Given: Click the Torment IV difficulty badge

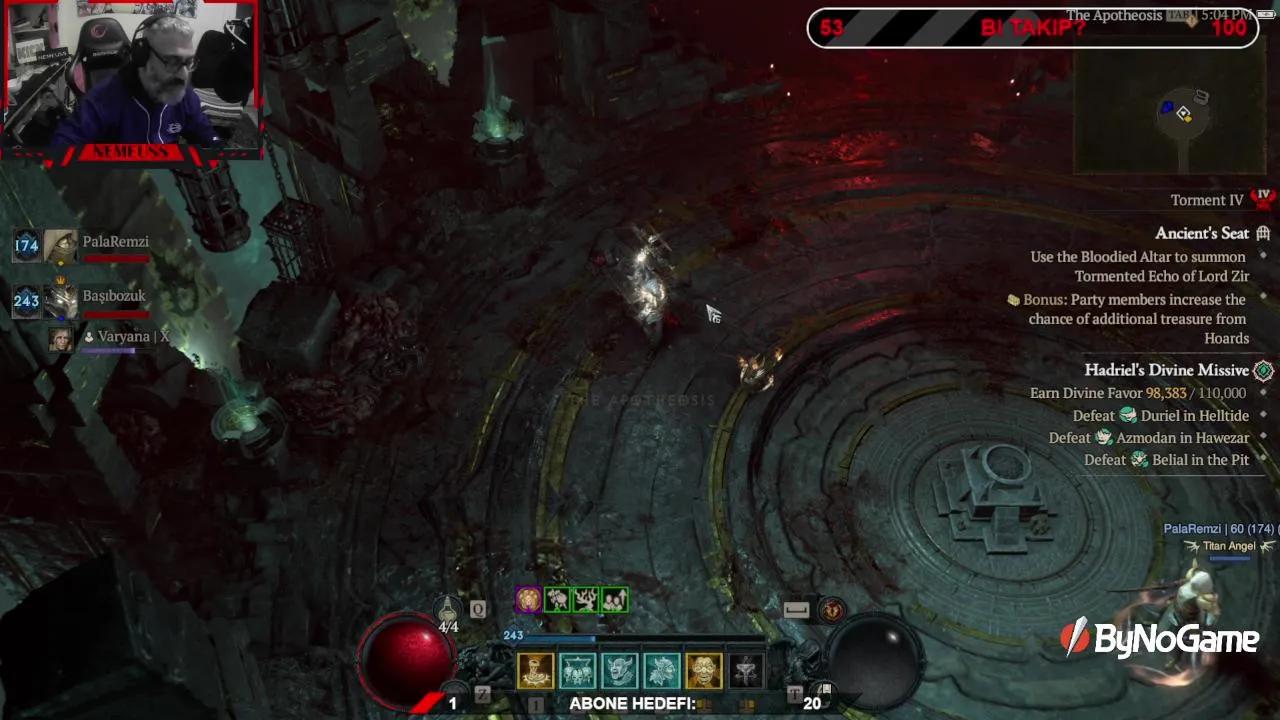Looking at the screenshot, I should point(1263,200).
